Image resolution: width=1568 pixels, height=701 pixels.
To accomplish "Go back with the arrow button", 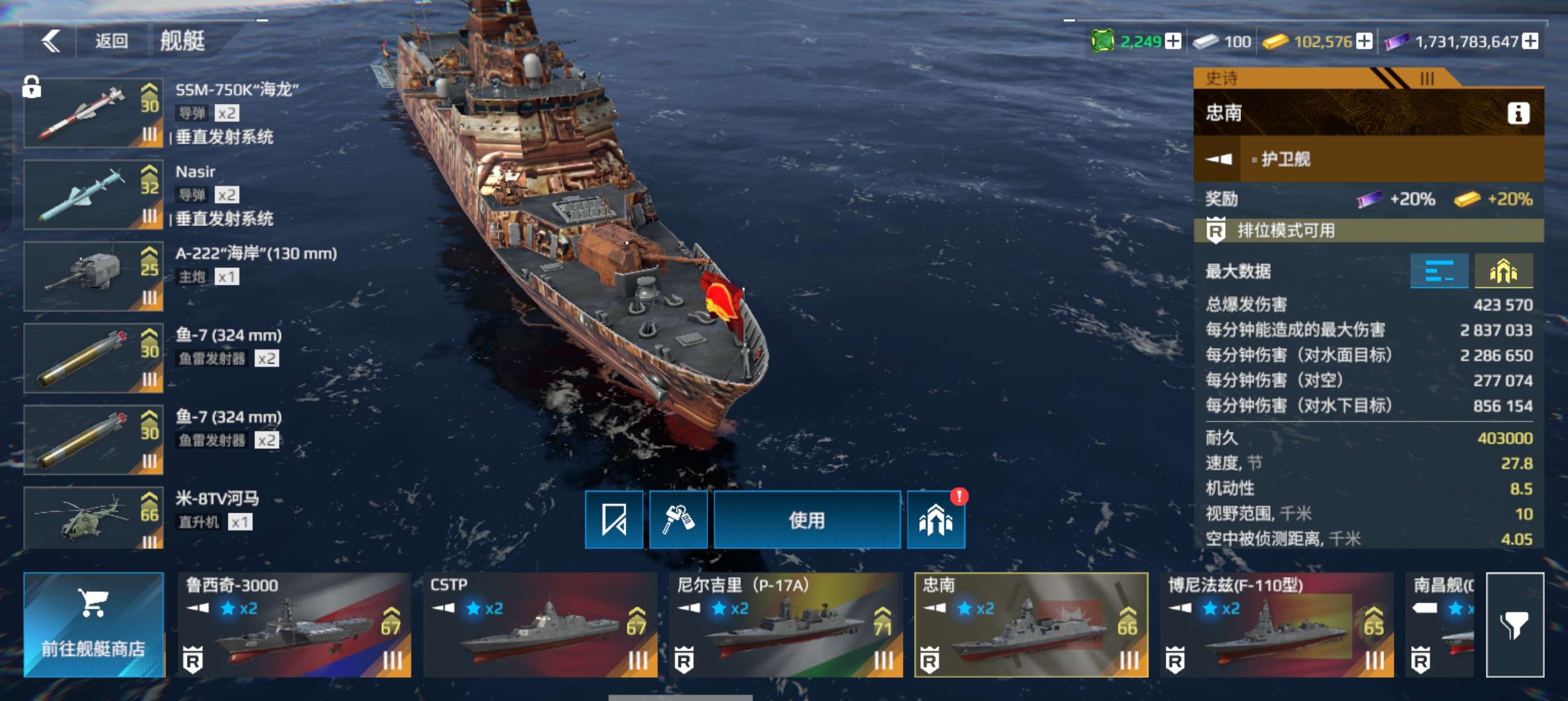I will tap(51, 41).
